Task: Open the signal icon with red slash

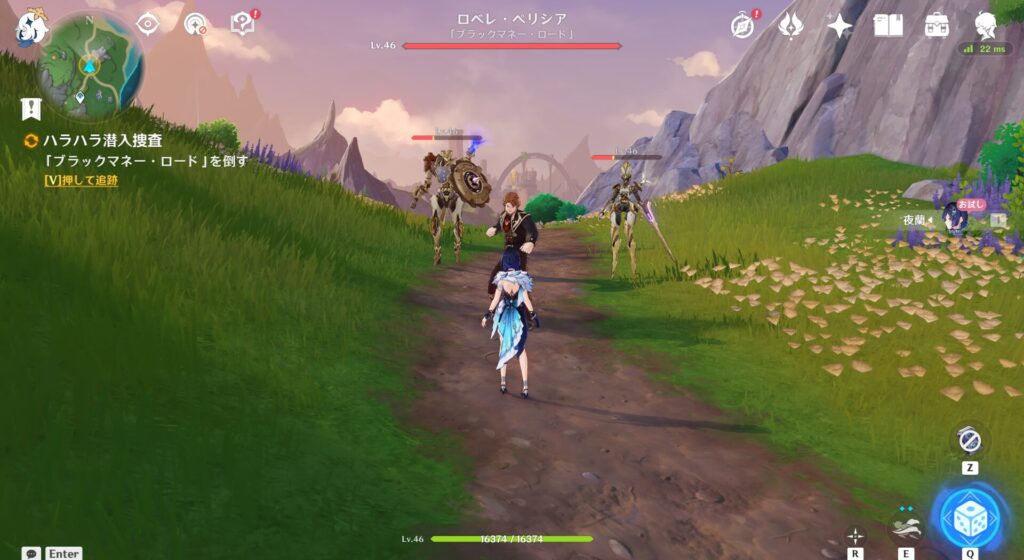Action: point(195,24)
